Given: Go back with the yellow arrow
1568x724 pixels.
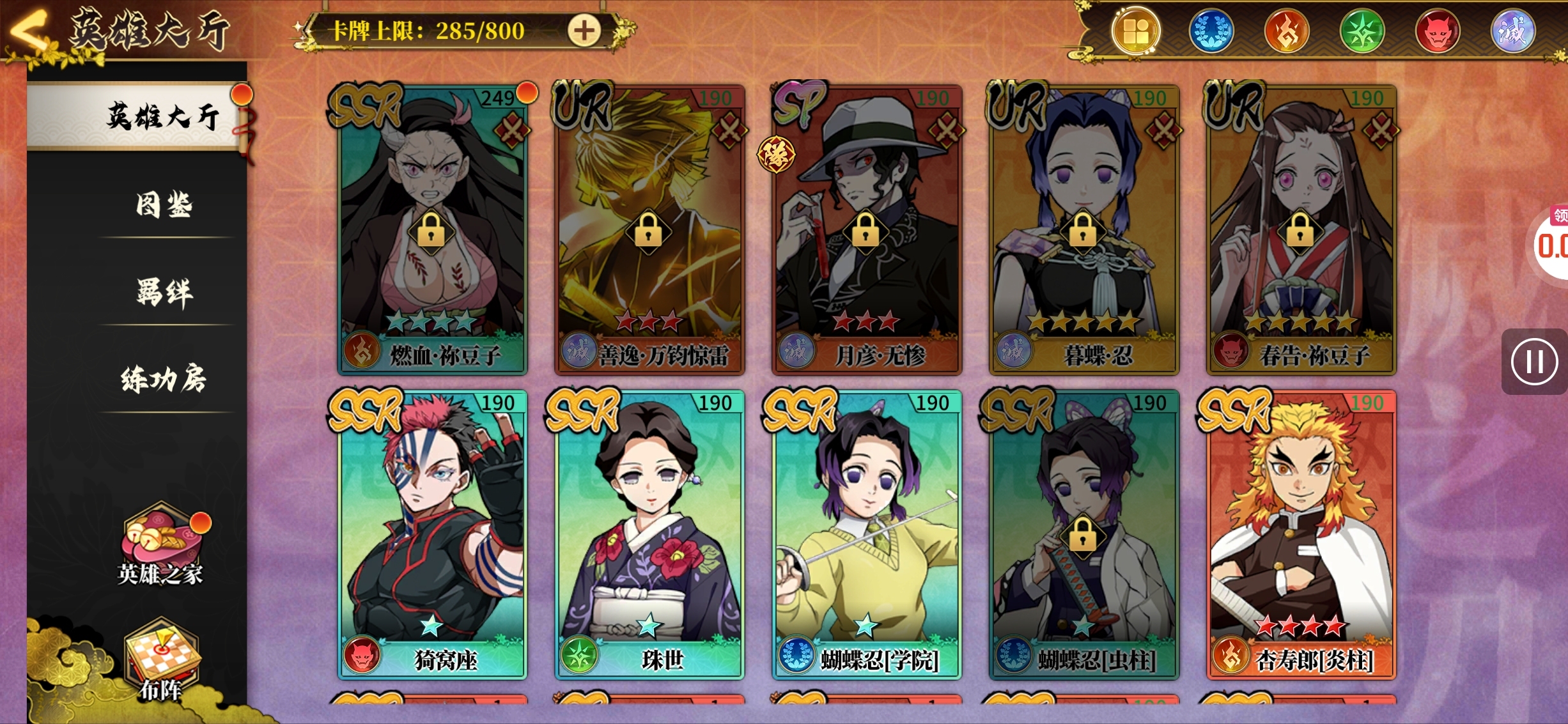Looking at the screenshot, I should (x=29, y=29).
